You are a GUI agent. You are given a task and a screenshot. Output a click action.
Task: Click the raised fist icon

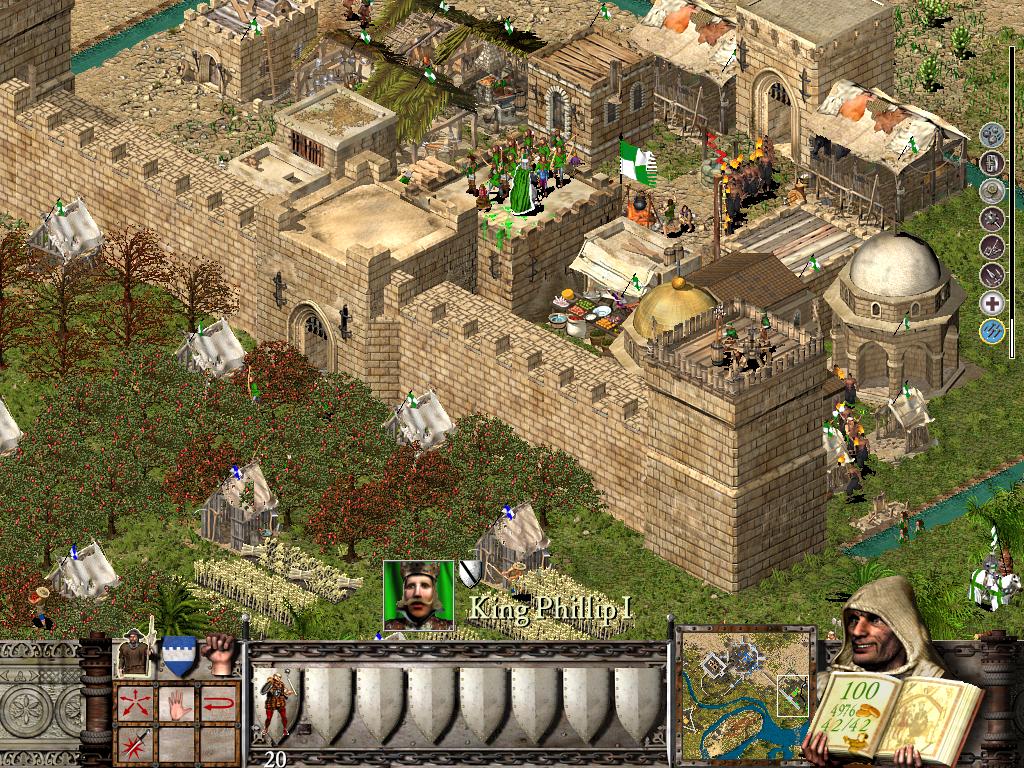[x=219, y=653]
